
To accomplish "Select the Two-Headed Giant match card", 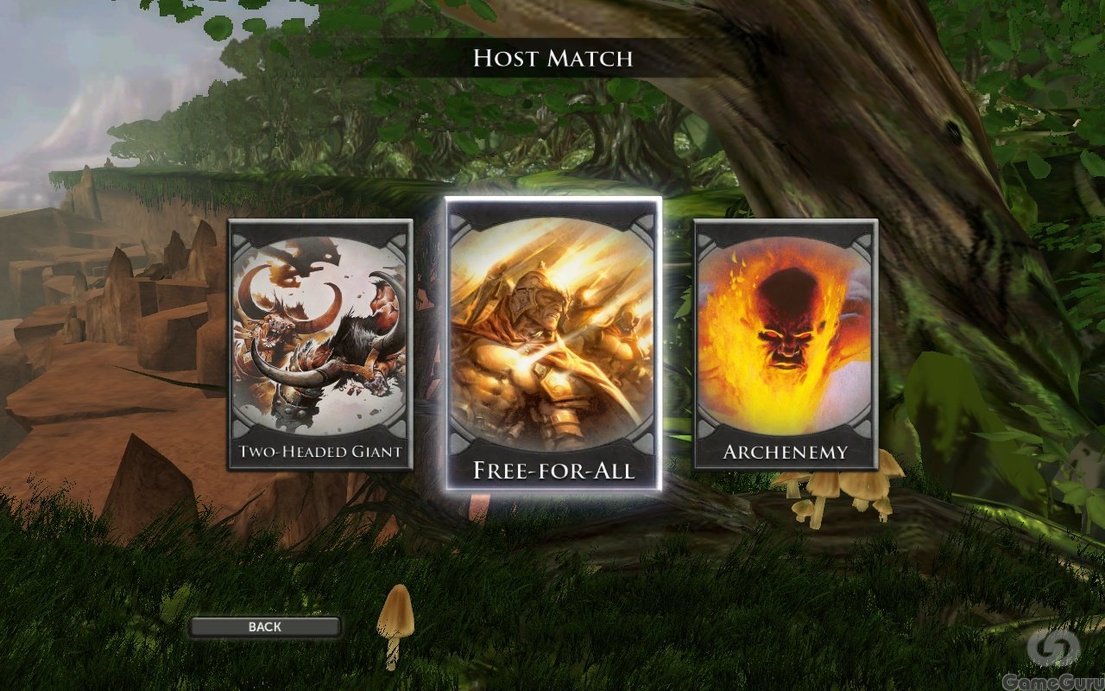I will (320, 344).
